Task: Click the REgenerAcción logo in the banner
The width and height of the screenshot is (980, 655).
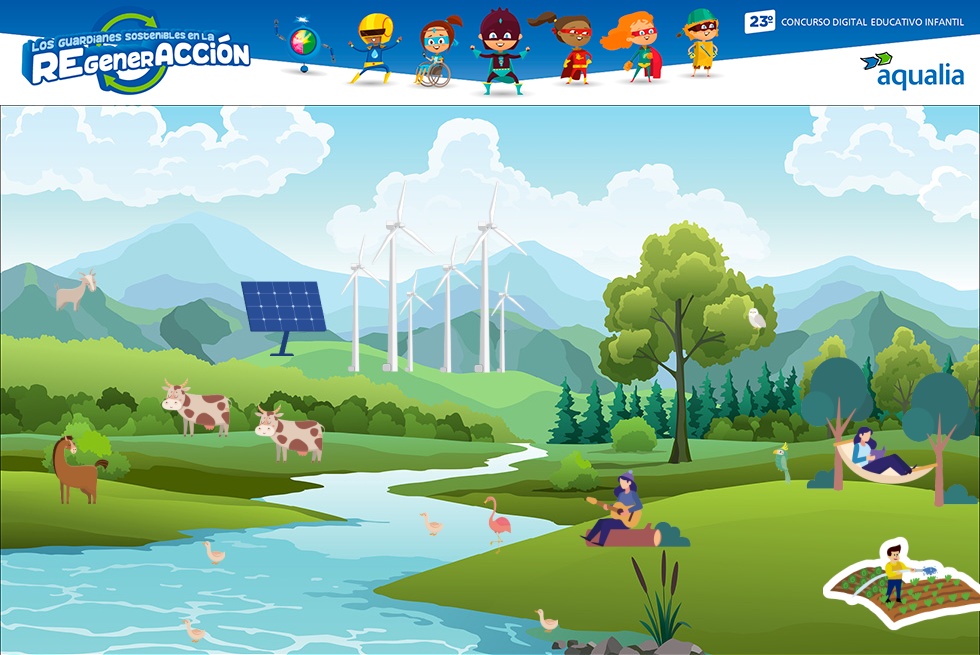Action: 138,56
